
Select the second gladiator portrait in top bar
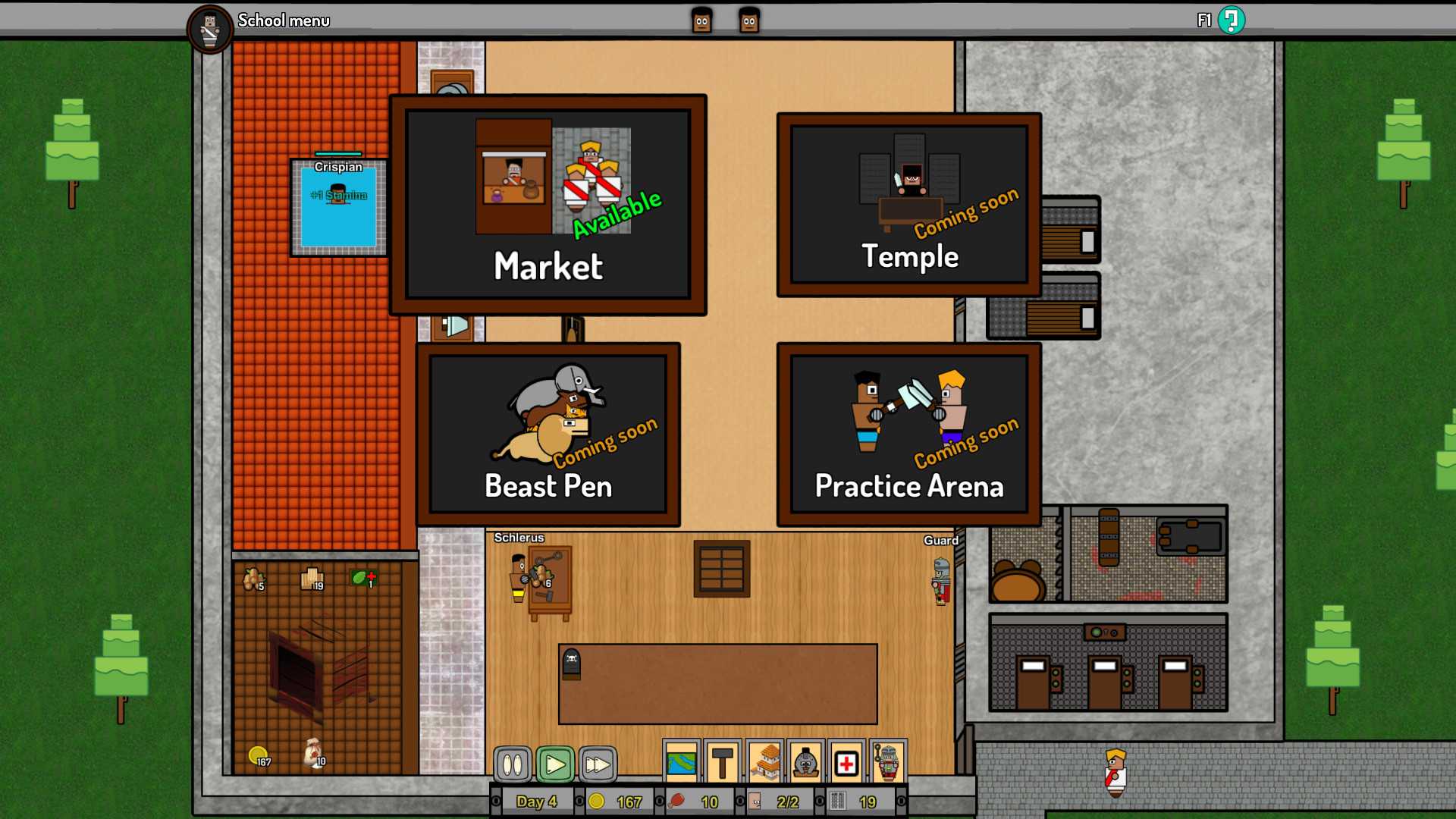point(749,21)
